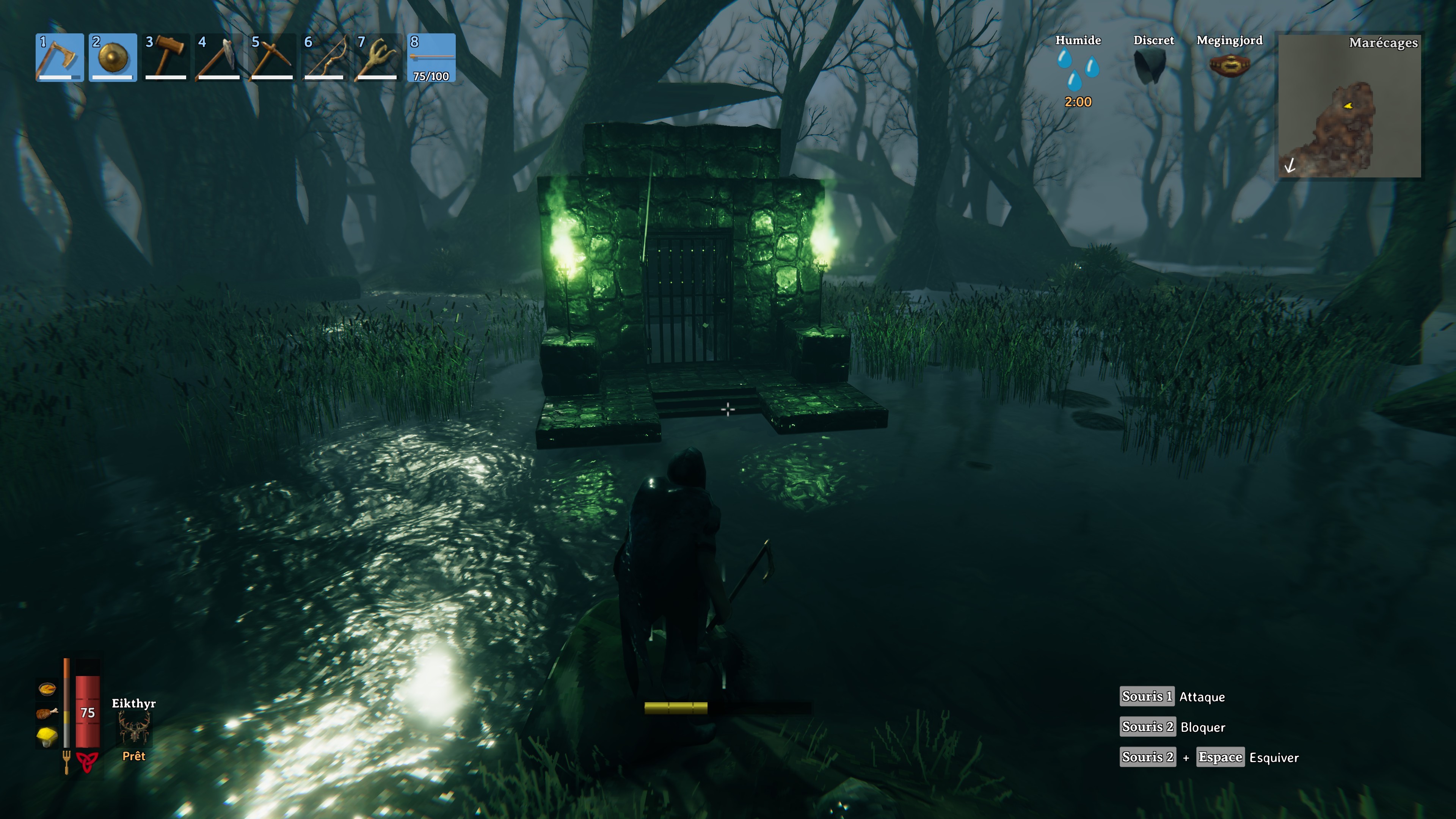1456x819 pixels.
Task: Choose the wooden hammer in slot 3
Action: coord(166,57)
